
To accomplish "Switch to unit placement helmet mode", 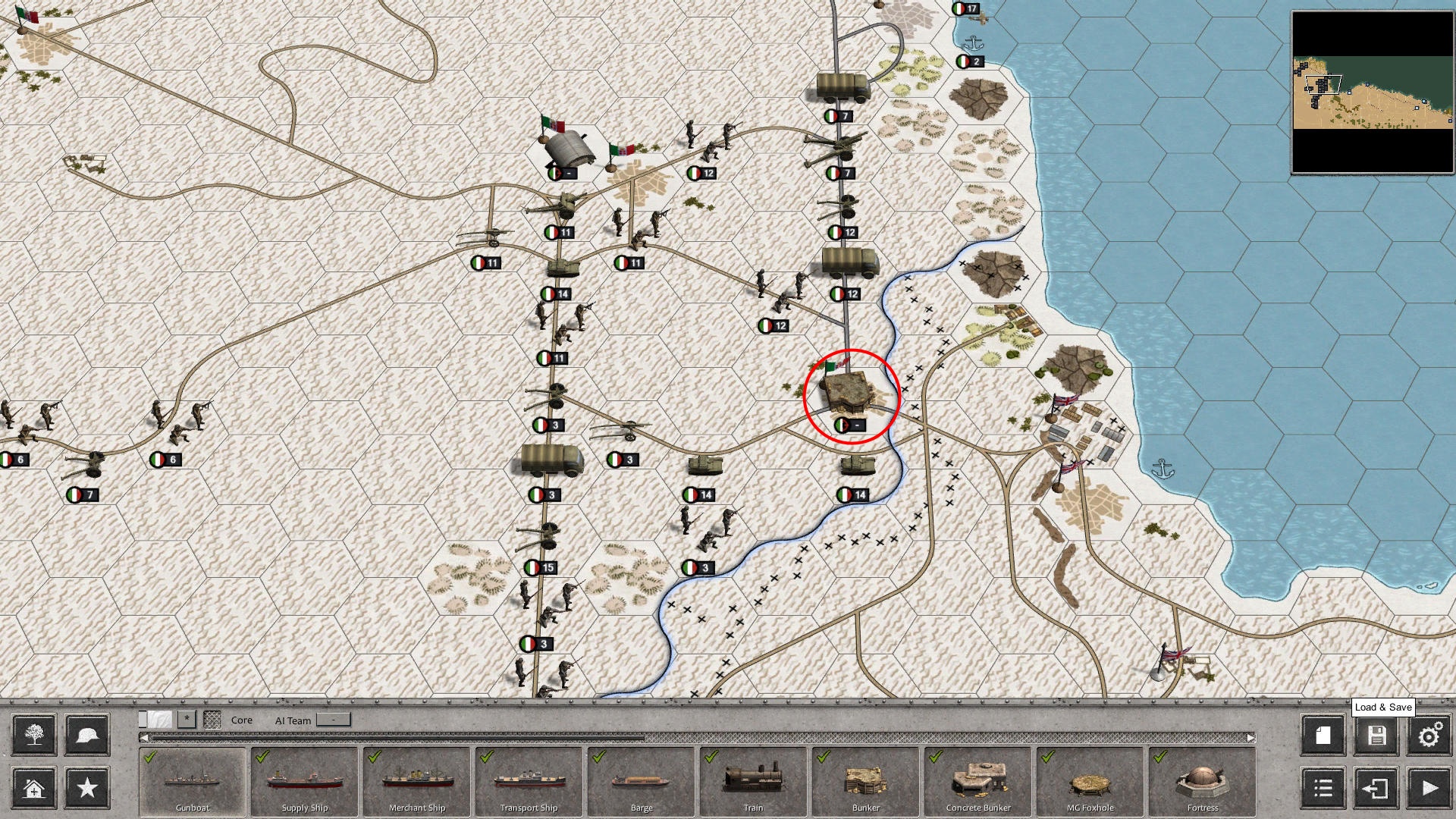I will coord(86,735).
